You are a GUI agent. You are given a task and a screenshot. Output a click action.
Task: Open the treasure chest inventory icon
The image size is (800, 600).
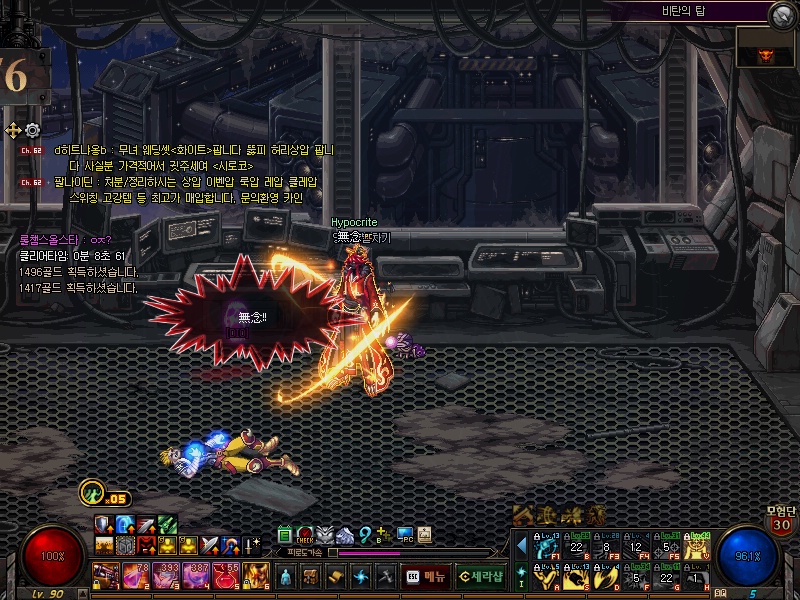312,576
